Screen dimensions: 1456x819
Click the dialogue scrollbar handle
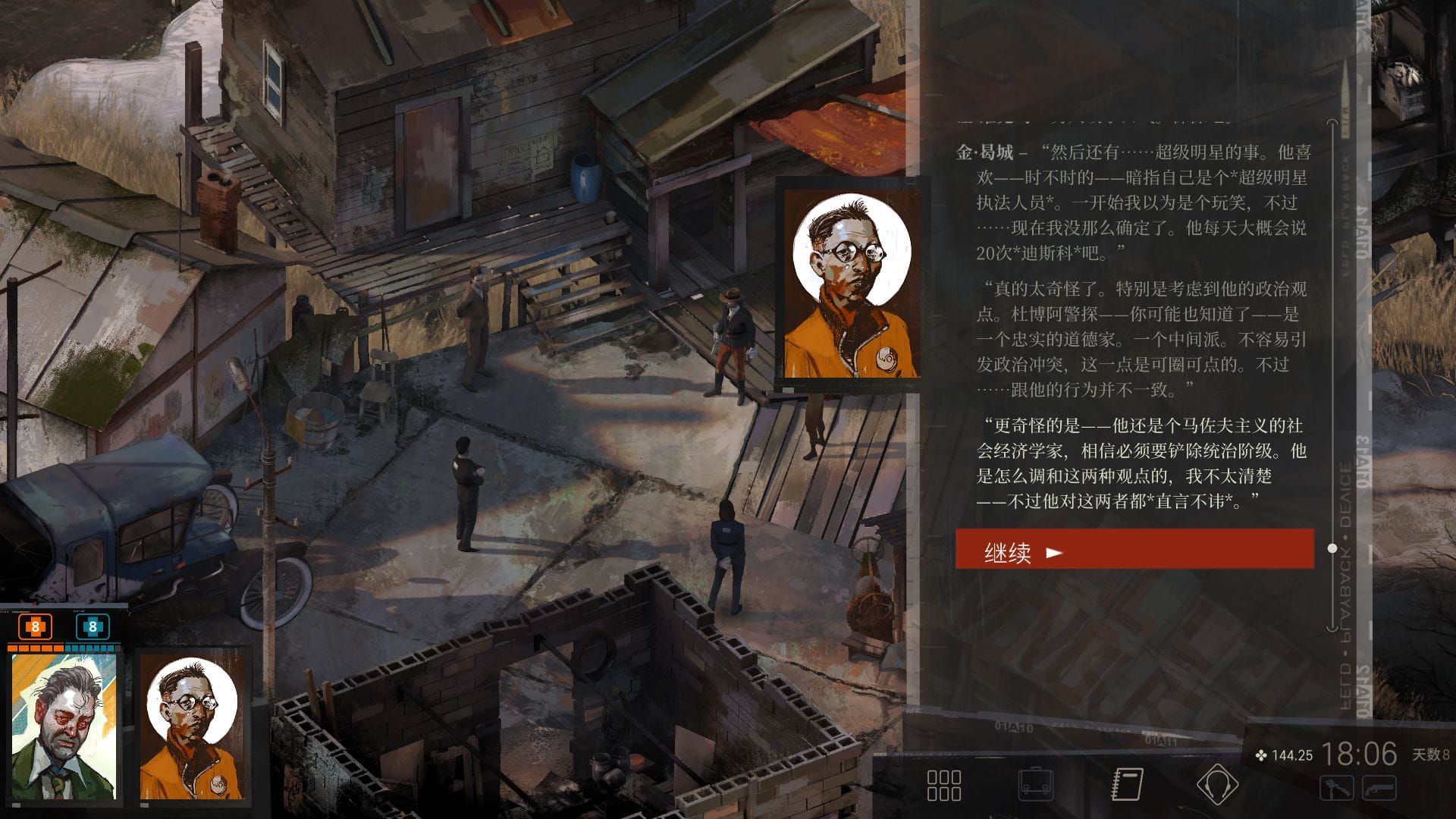pos(1332,548)
